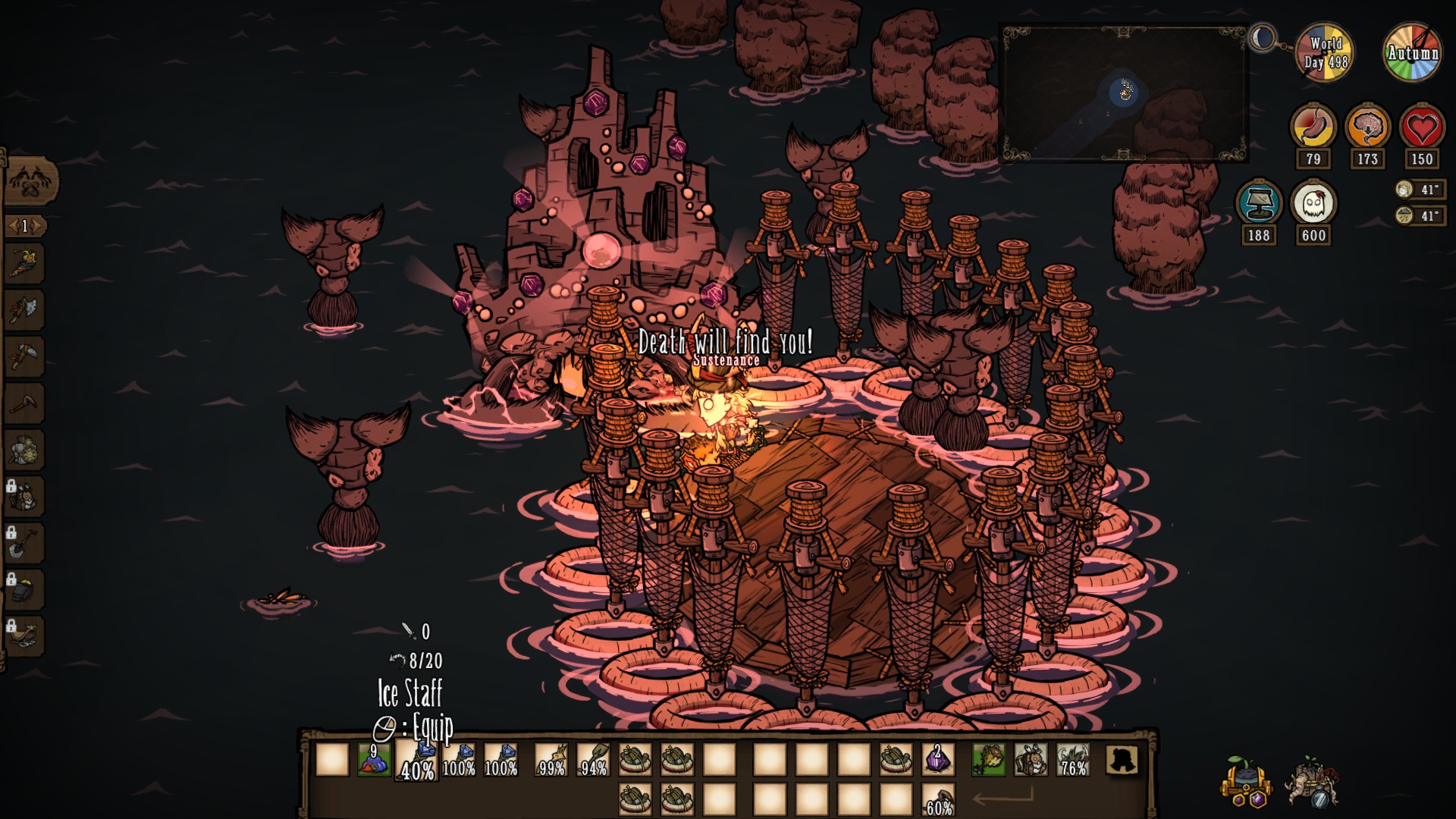This screenshot has width=1456, height=819.
Task: Open the character silhouette inspect button
Action: [1122, 759]
